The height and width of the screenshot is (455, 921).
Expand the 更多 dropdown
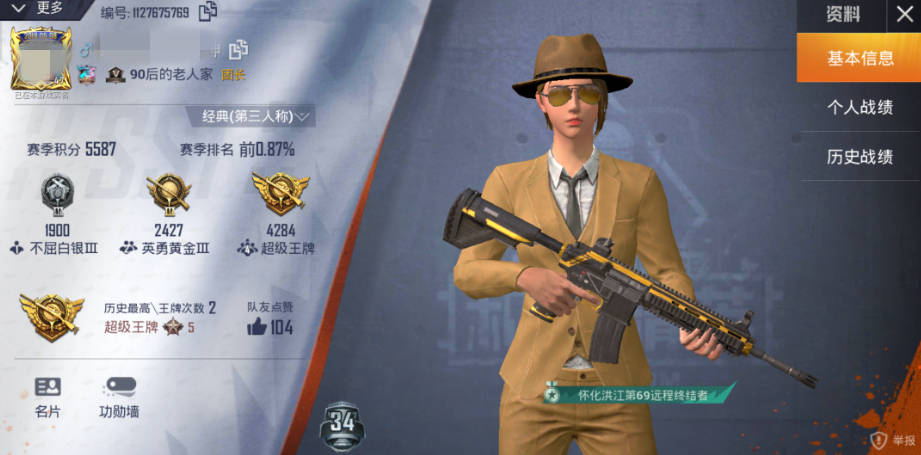point(38,8)
